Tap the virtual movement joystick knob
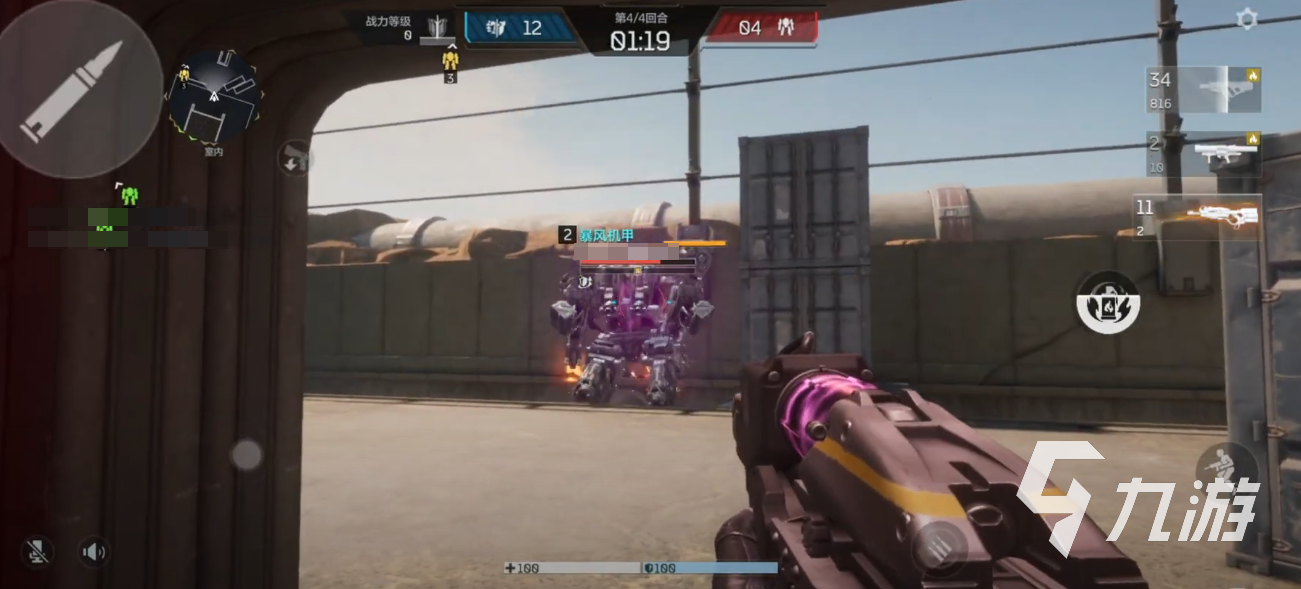The height and width of the screenshot is (589, 1301). click(x=246, y=455)
